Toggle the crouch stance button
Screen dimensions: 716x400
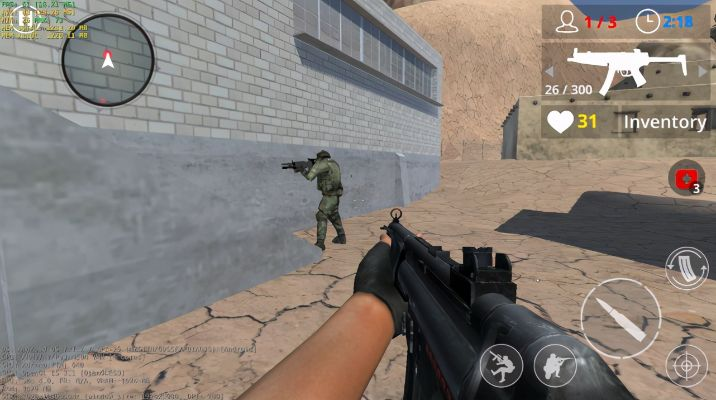555,366
